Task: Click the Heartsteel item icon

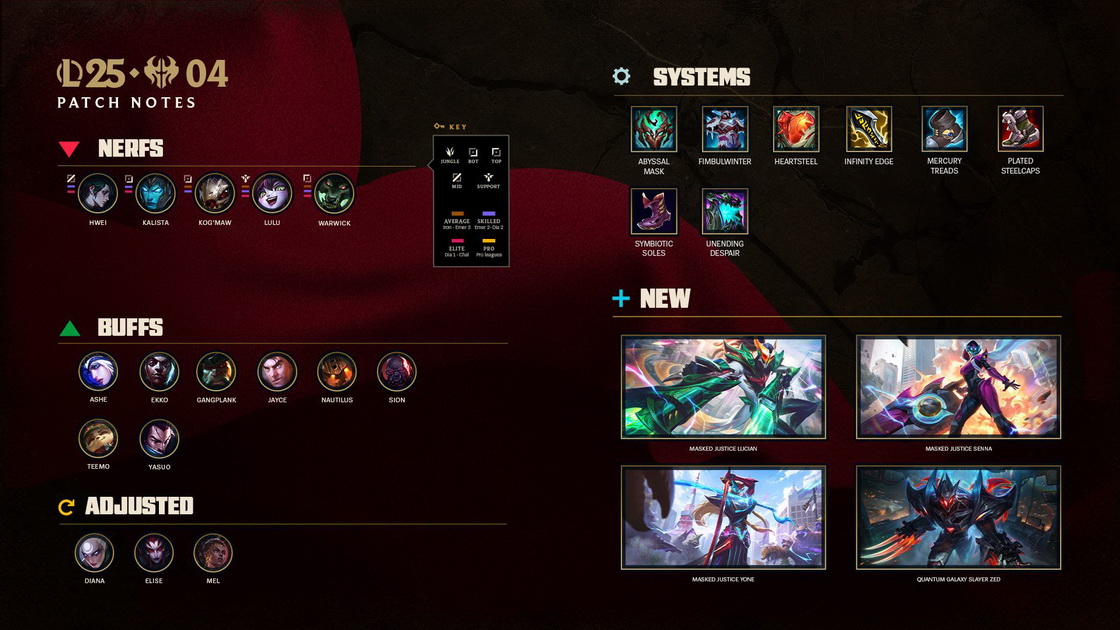Action: coord(796,129)
